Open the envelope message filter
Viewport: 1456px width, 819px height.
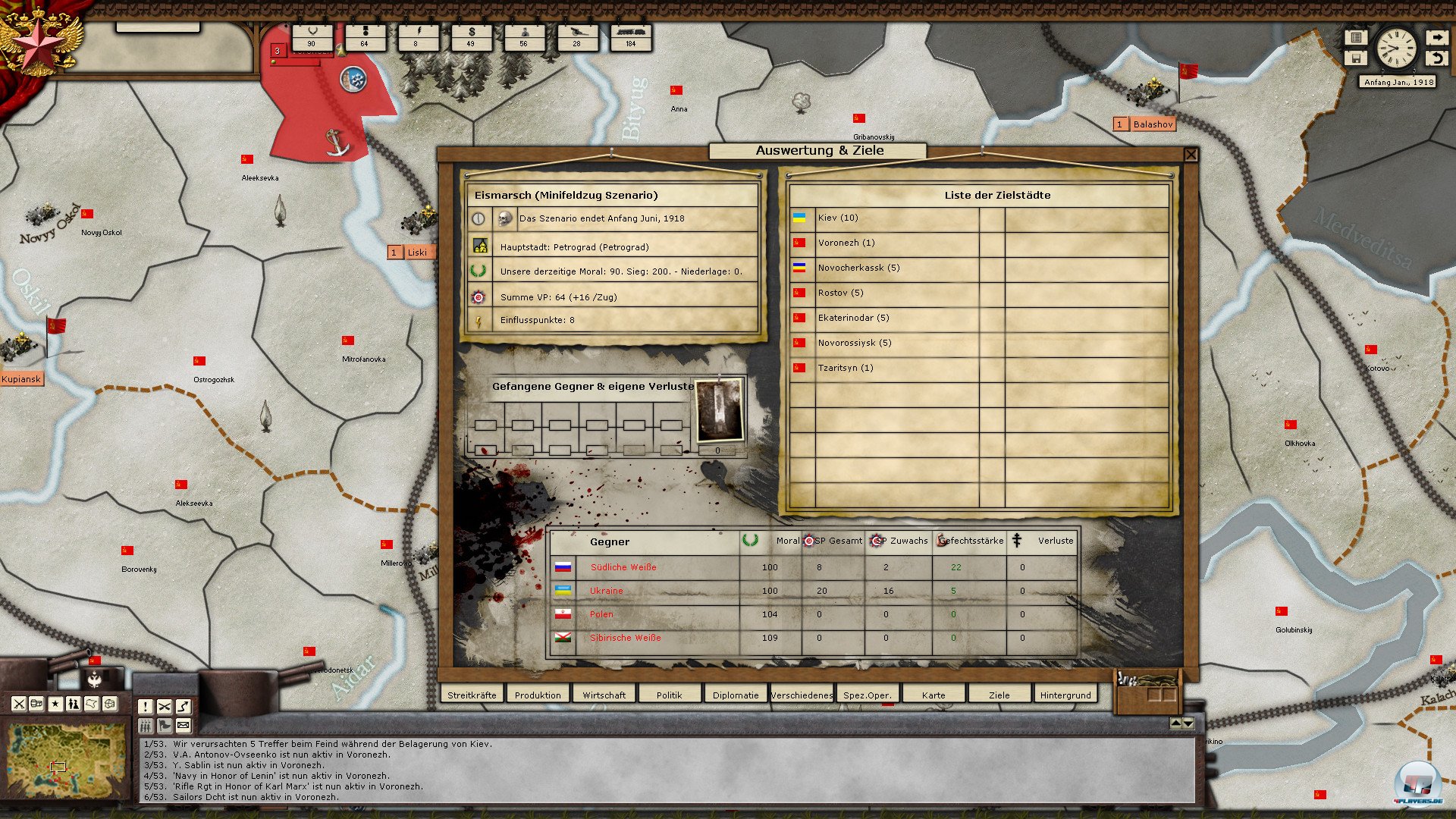pyautogui.click(x=183, y=726)
